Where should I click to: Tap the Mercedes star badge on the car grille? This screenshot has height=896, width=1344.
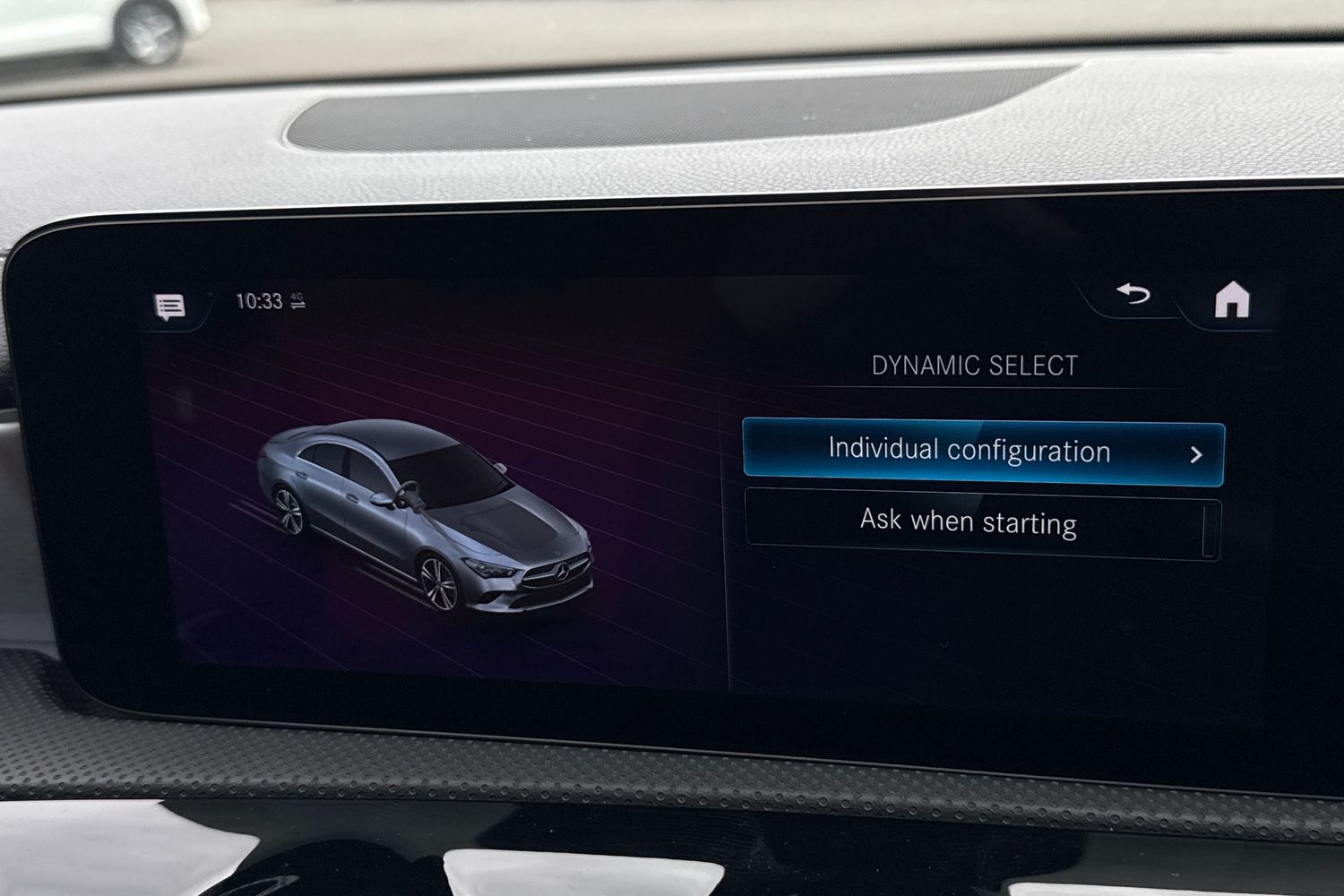click(x=562, y=571)
